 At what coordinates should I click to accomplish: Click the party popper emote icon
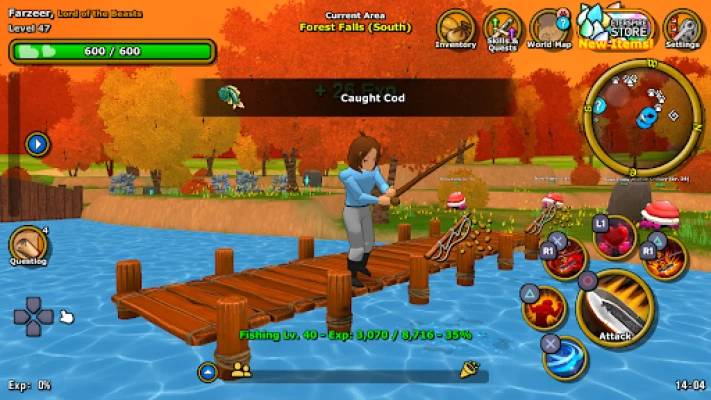click(x=468, y=371)
